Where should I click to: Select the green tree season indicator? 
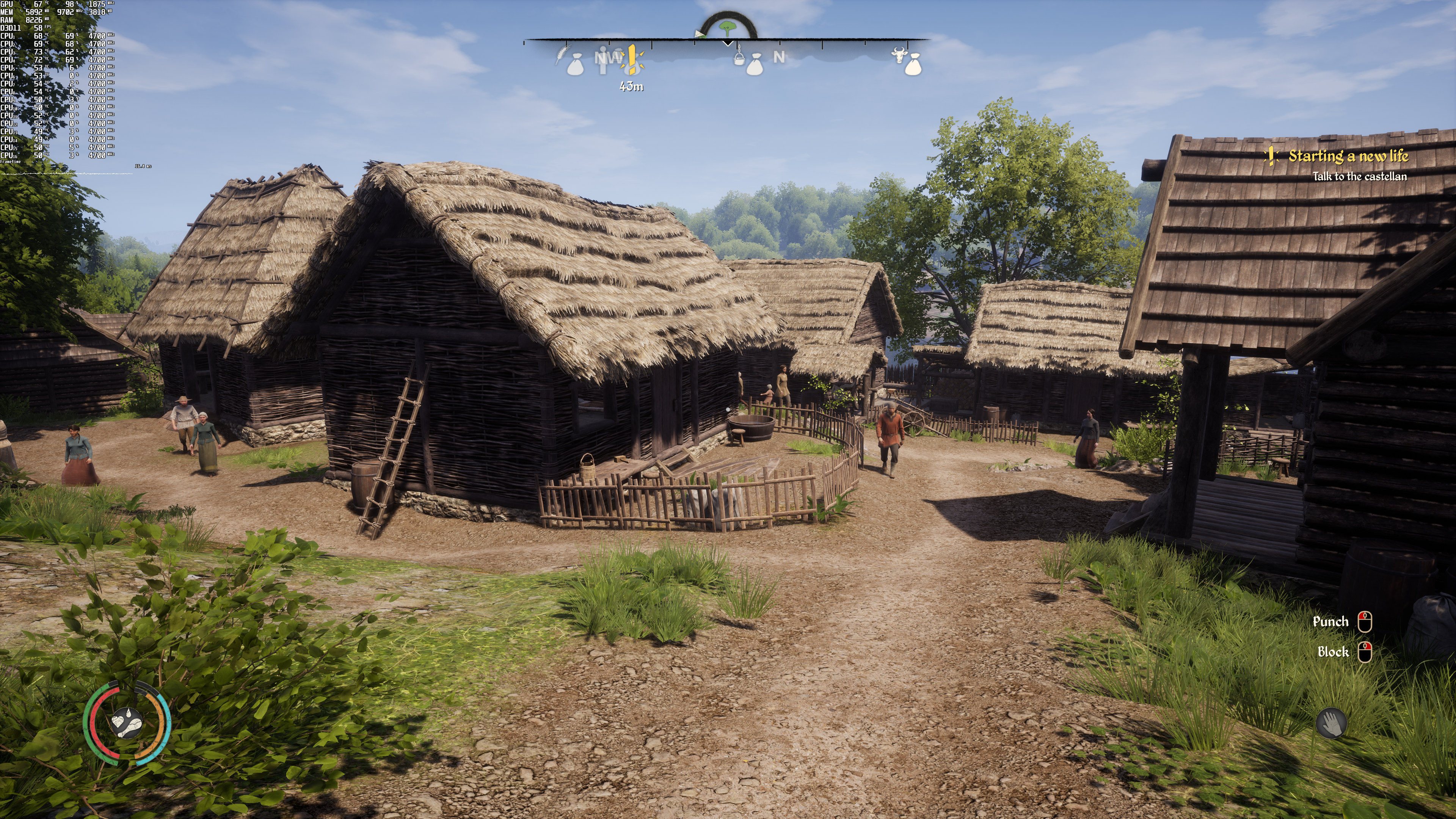[727, 27]
